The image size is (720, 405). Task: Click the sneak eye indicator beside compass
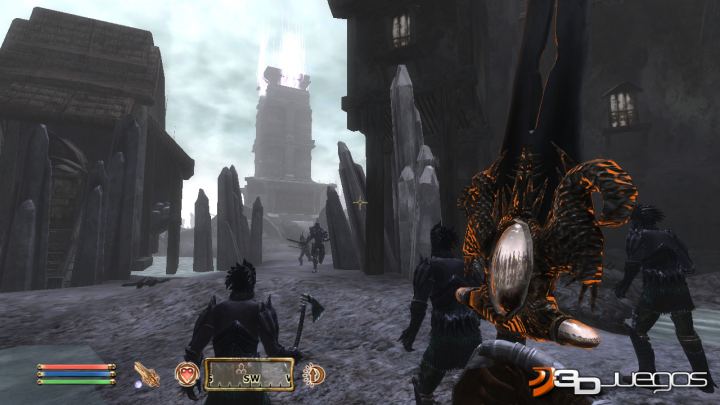[313, 374]
